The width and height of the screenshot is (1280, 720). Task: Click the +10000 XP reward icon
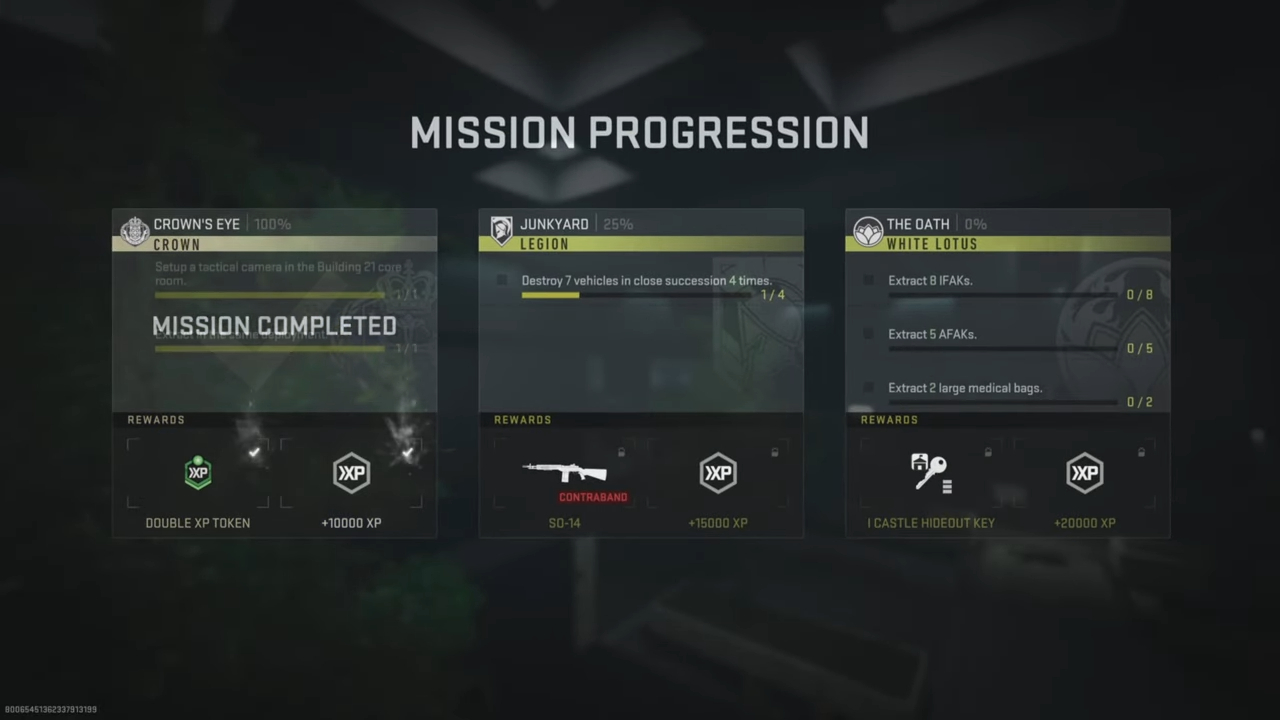point(351,472)
